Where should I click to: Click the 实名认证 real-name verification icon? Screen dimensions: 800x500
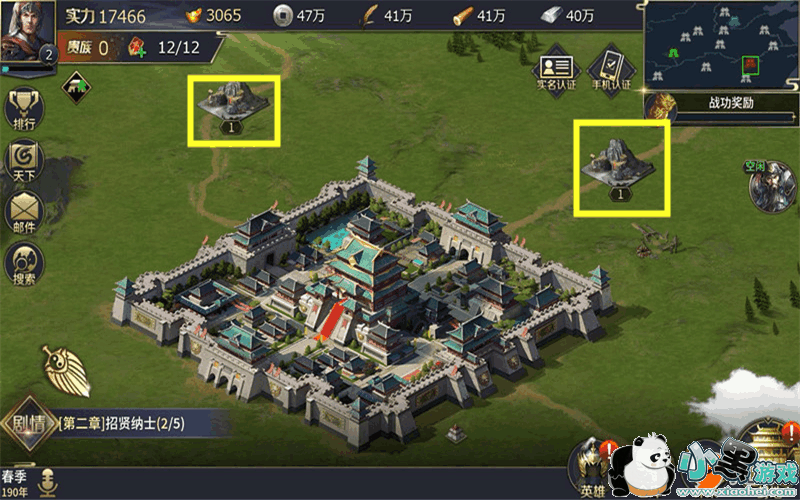pos(556,71)
